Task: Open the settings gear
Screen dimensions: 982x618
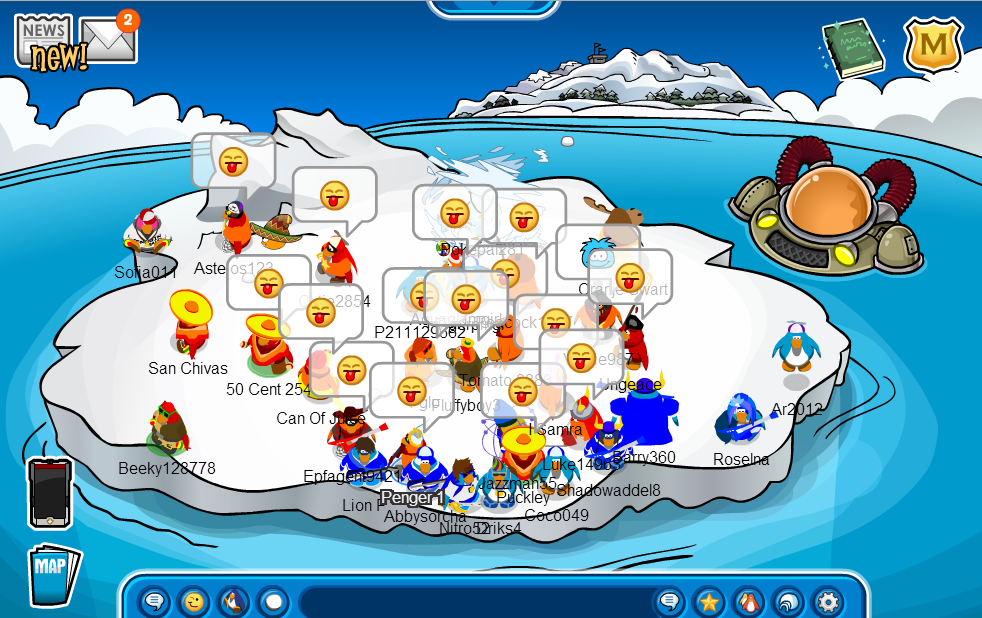Action: pos(828,602)
